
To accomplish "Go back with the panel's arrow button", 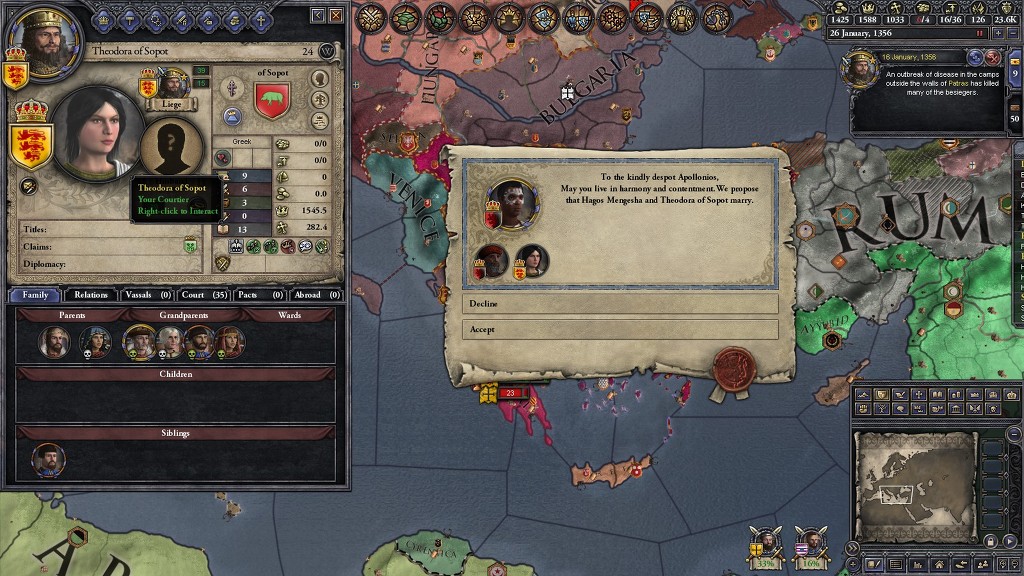I will coord(319,15).
